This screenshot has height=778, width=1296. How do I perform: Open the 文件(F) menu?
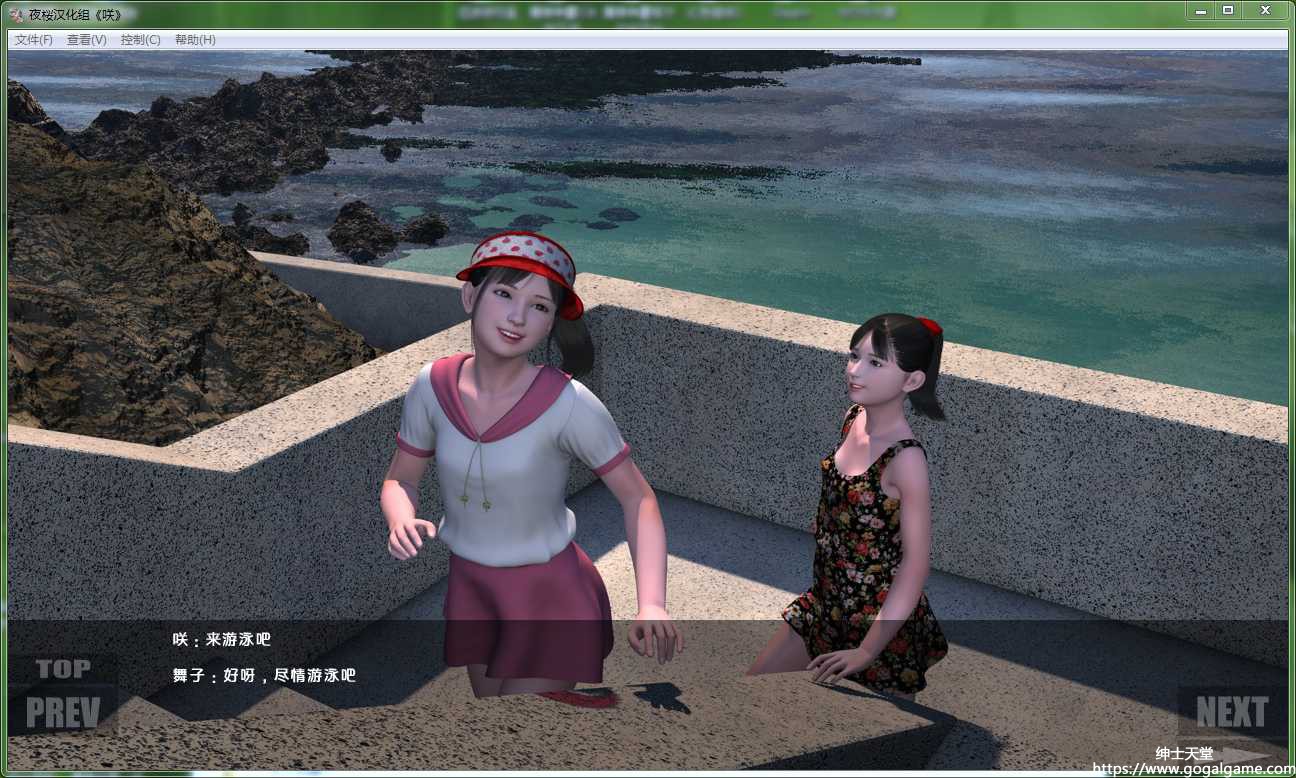pyautogui.click(x=34, y=40)
